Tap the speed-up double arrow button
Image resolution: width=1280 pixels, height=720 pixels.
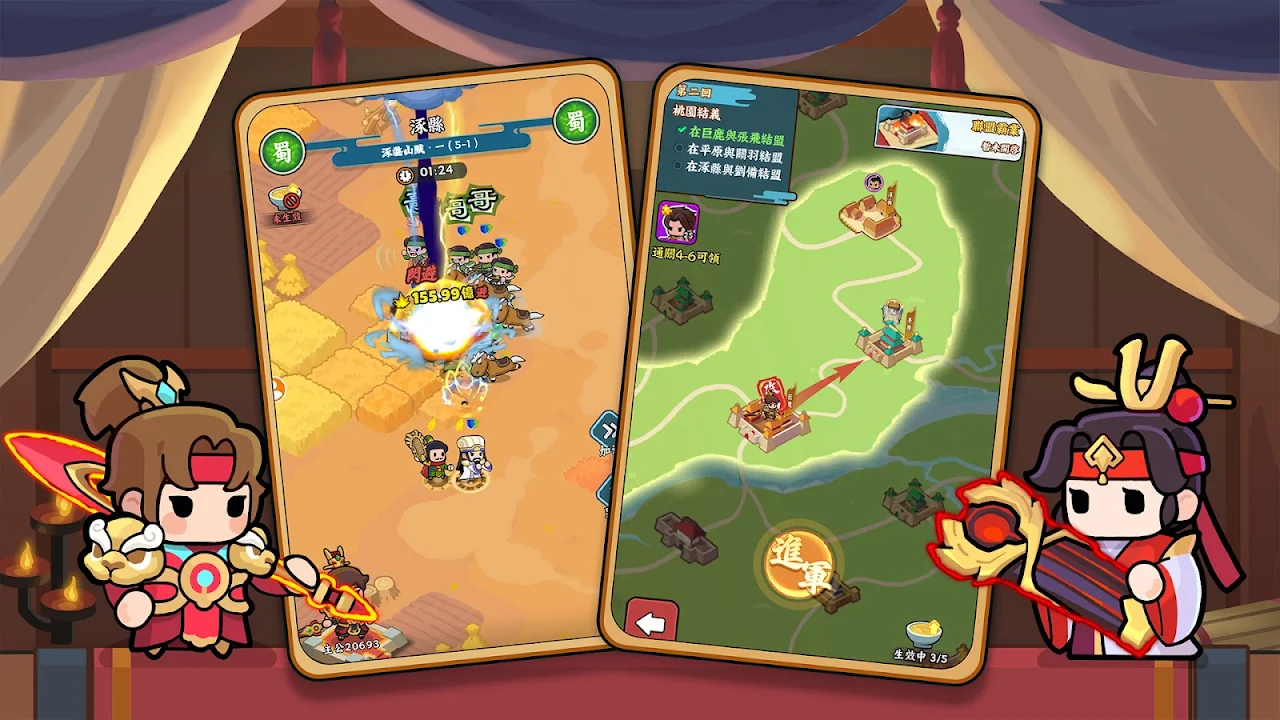pyautogui.click(x=606, y=432)
